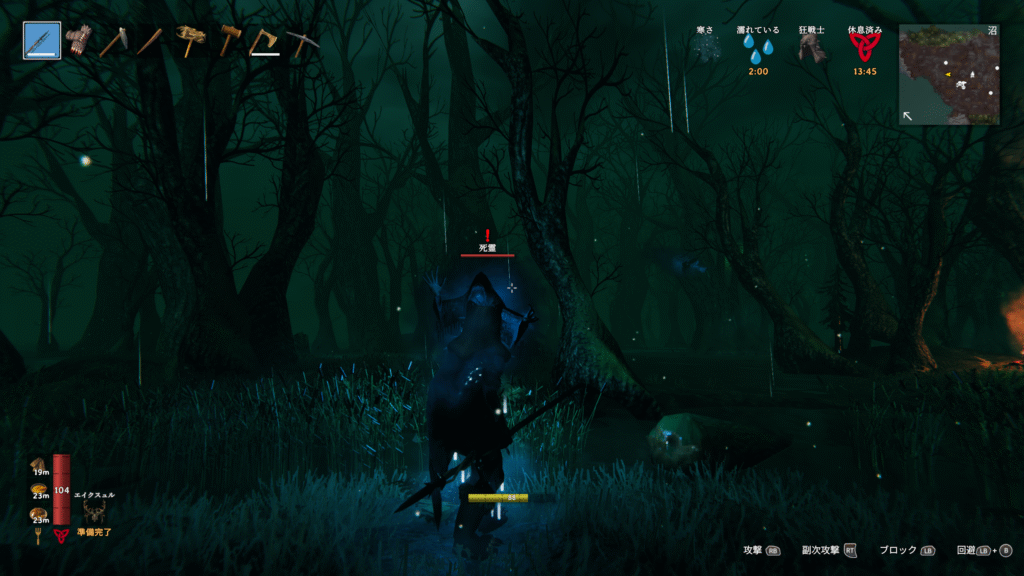
Task: Equip the stone-bladed hoe from the hotbar
Action: click(114, 41)
